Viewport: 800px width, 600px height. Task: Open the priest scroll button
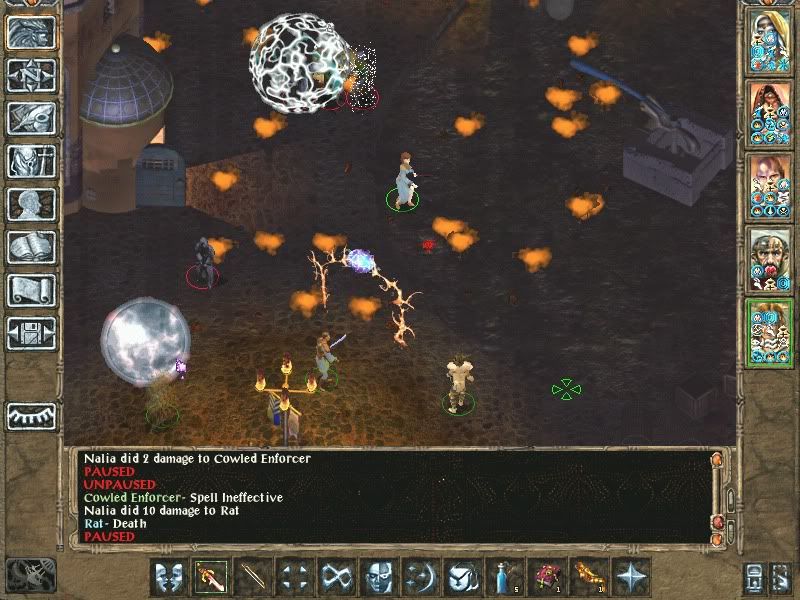[31, 290]
